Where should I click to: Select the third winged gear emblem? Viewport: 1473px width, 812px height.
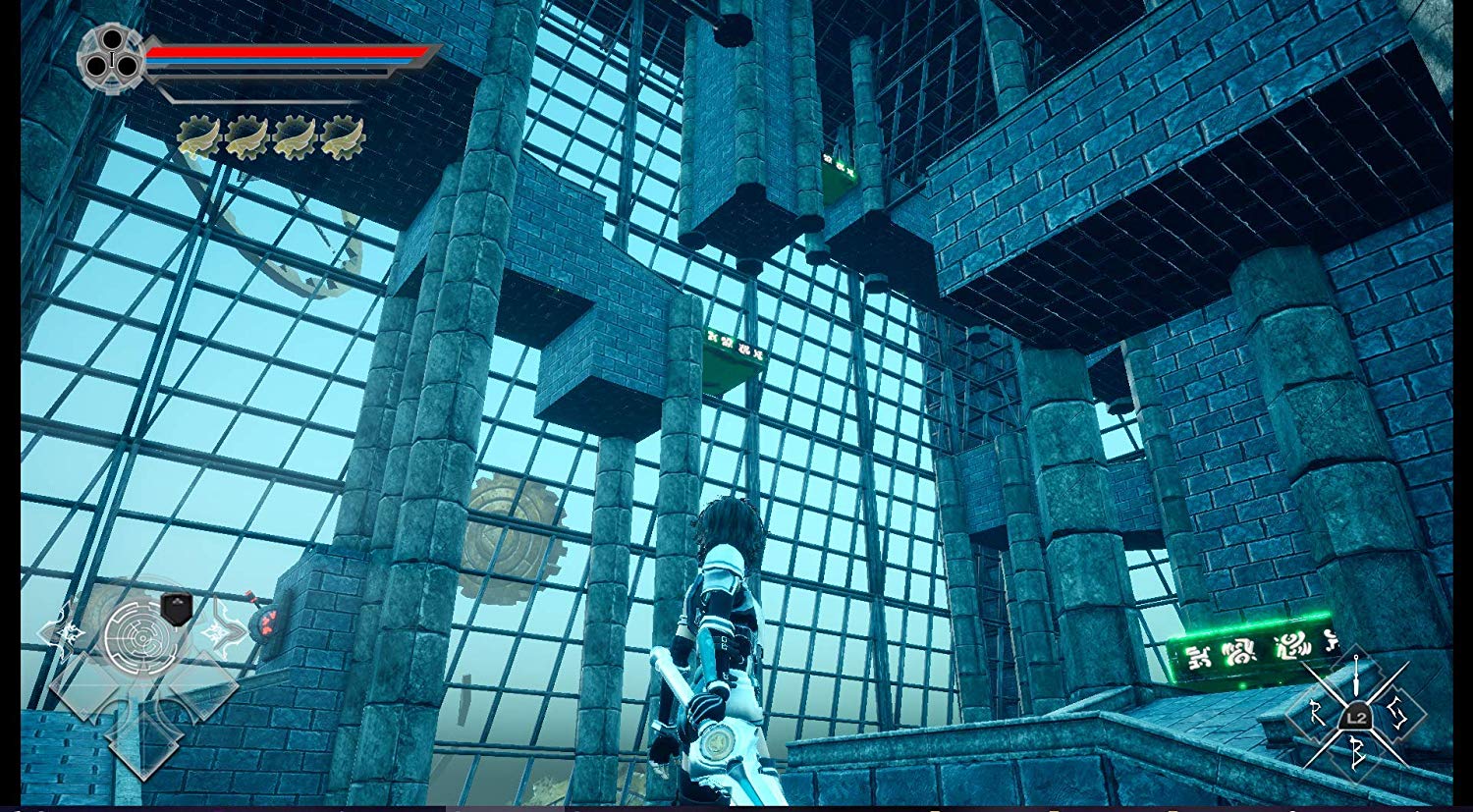pos(295,138)
